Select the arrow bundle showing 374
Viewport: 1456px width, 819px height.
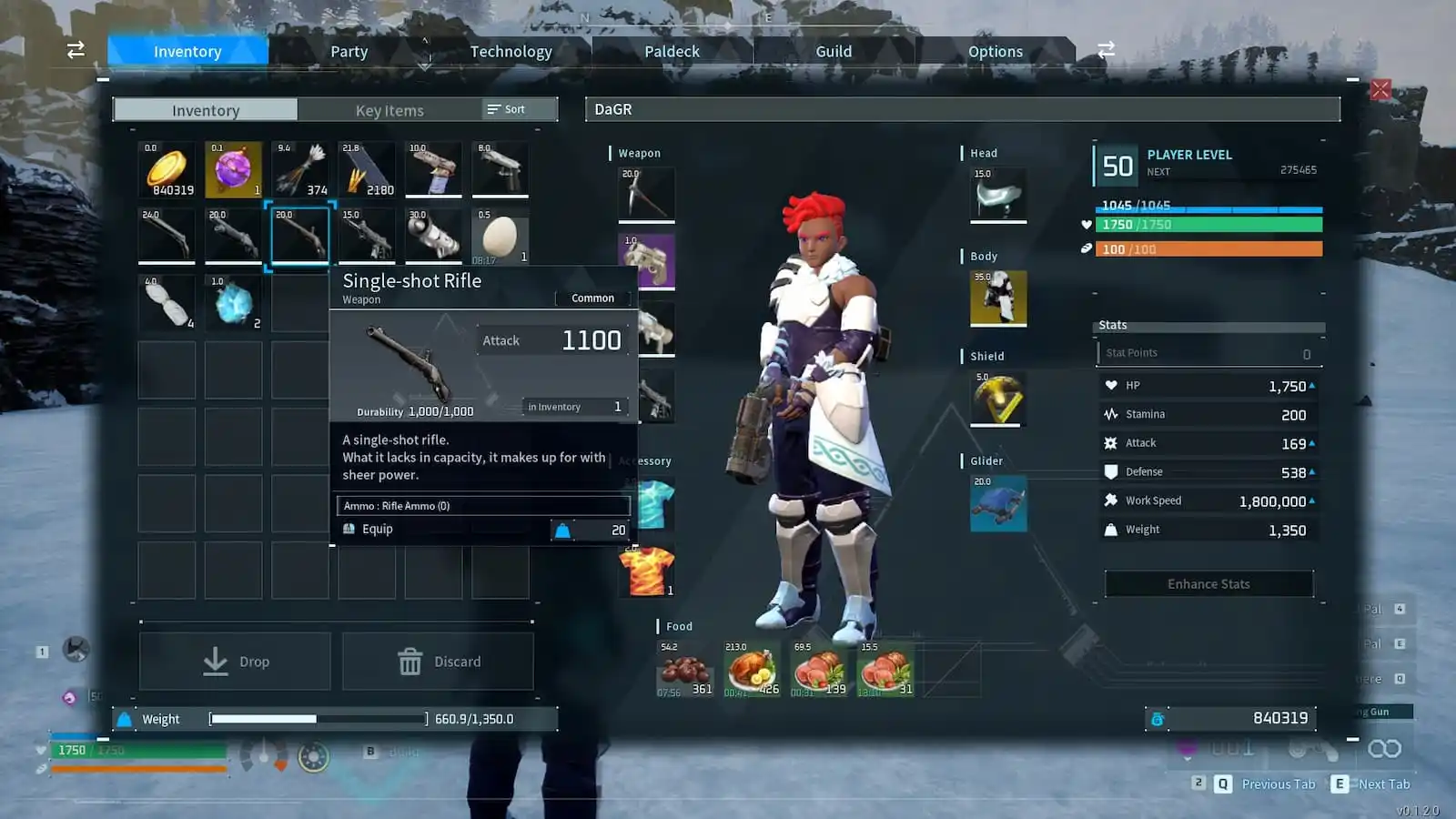coord(300,169)
